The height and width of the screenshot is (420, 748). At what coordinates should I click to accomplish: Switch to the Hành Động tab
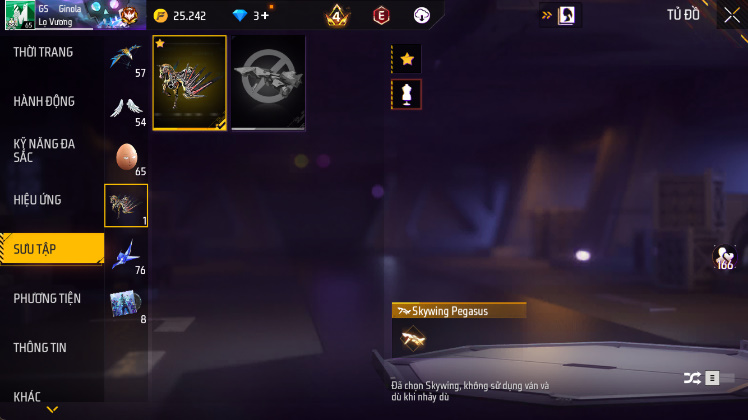(x=45, y=101)
